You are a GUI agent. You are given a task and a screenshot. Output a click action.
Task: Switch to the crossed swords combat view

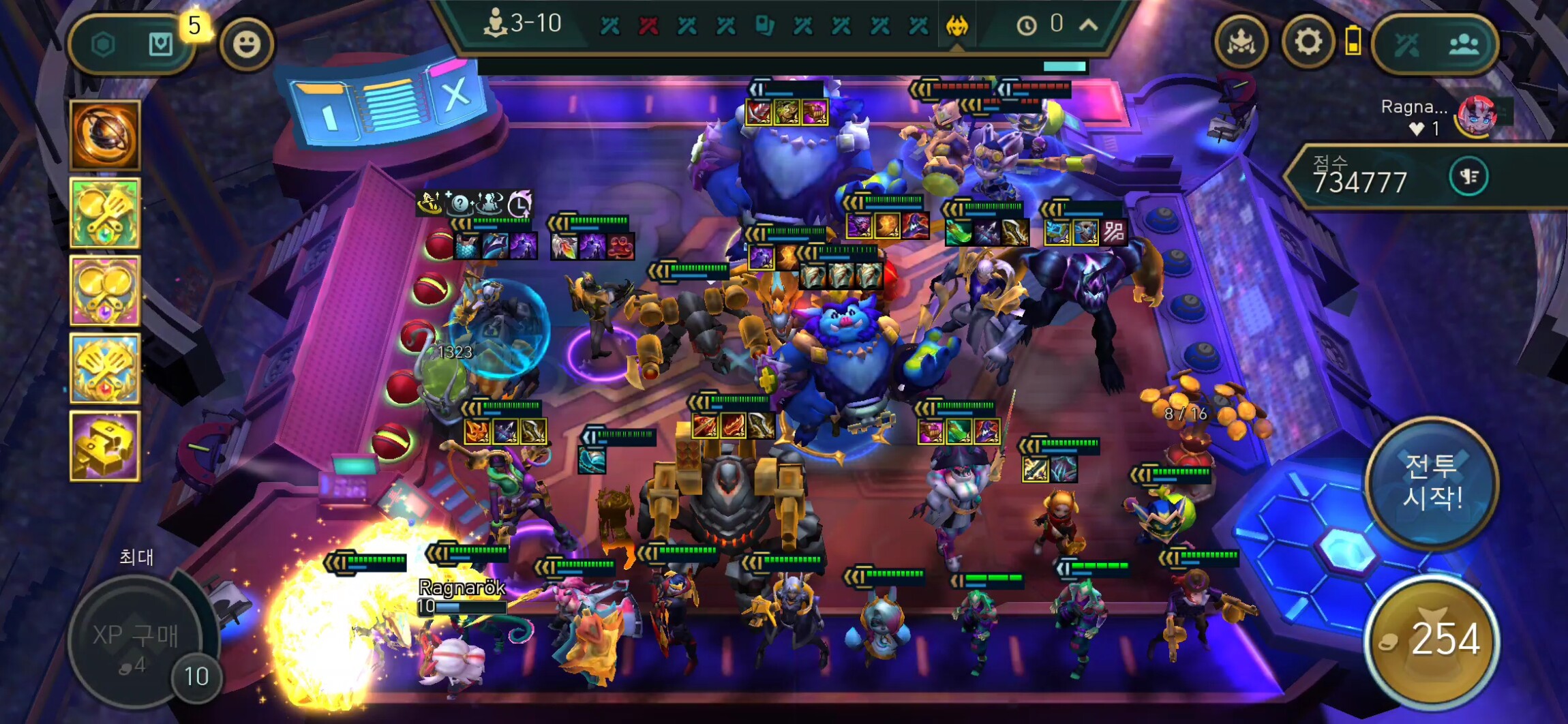(x=1406, y=45)
